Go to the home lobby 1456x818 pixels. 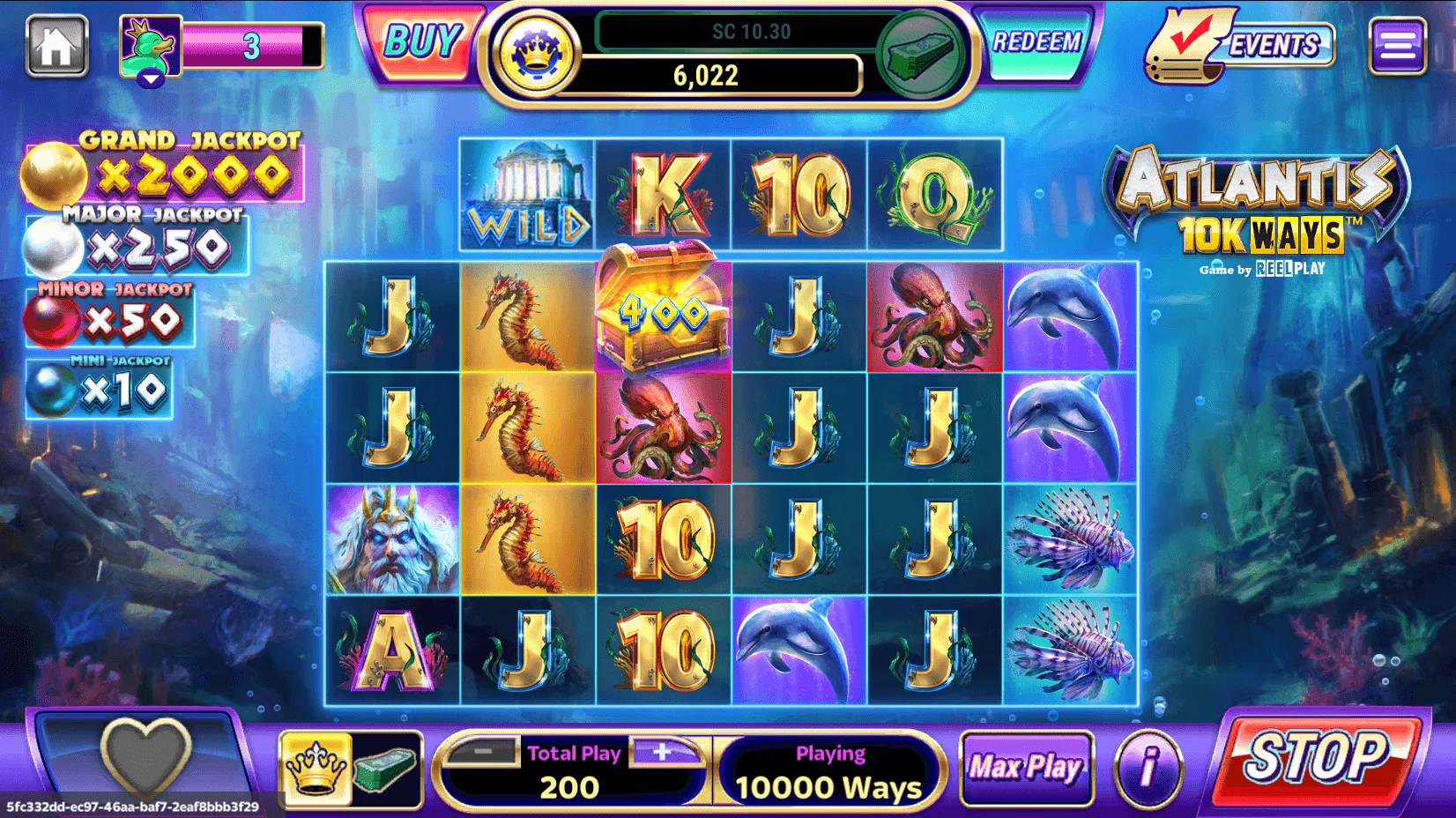(x=56, y=46)
